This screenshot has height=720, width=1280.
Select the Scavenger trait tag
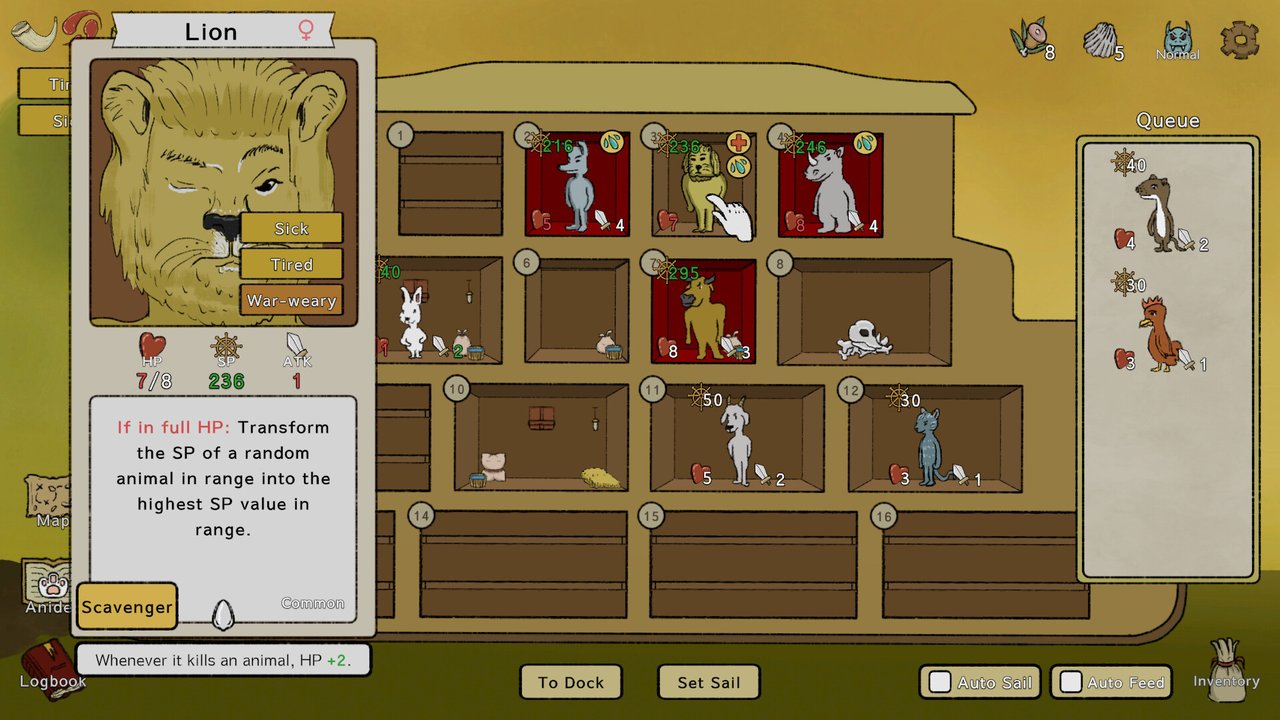point(127,607)
